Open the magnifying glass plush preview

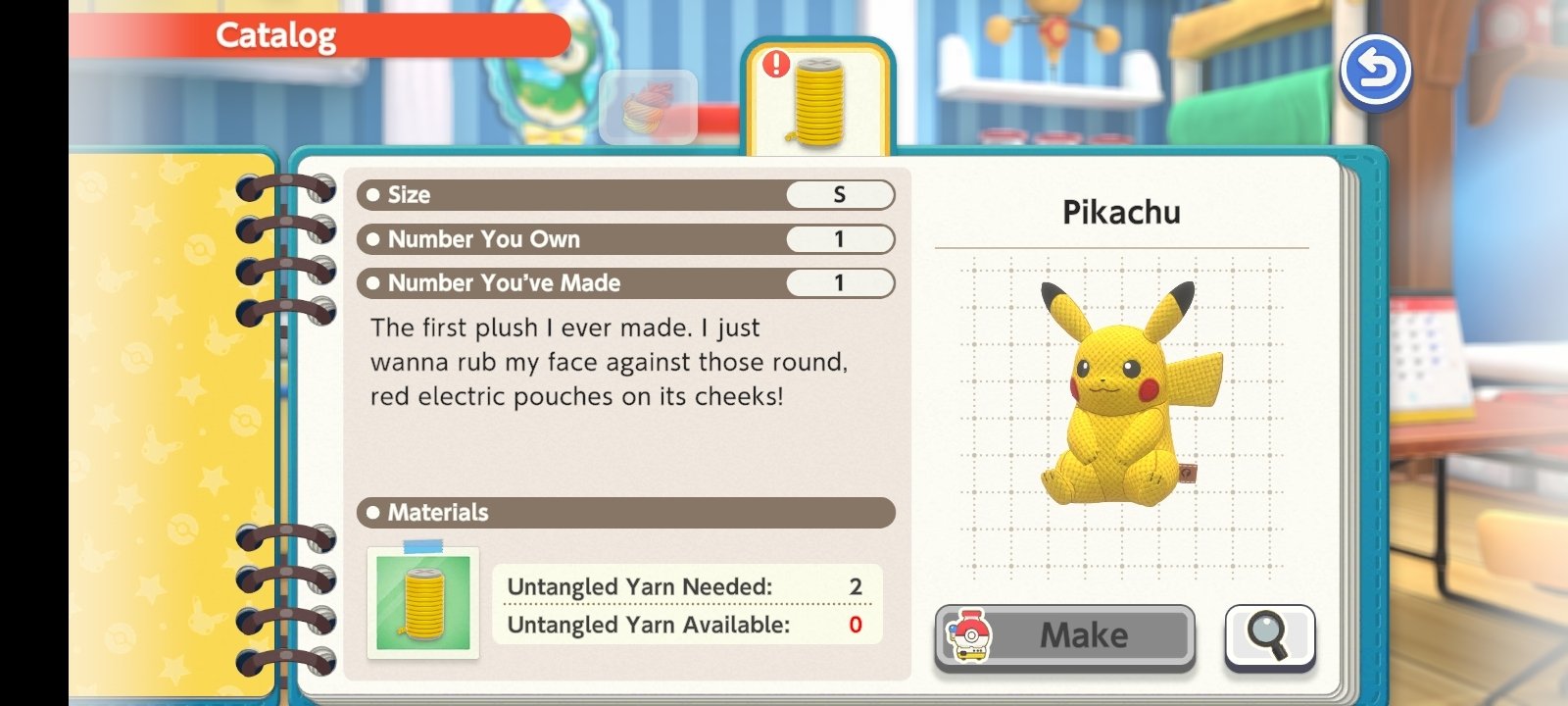coord(1269,636)
